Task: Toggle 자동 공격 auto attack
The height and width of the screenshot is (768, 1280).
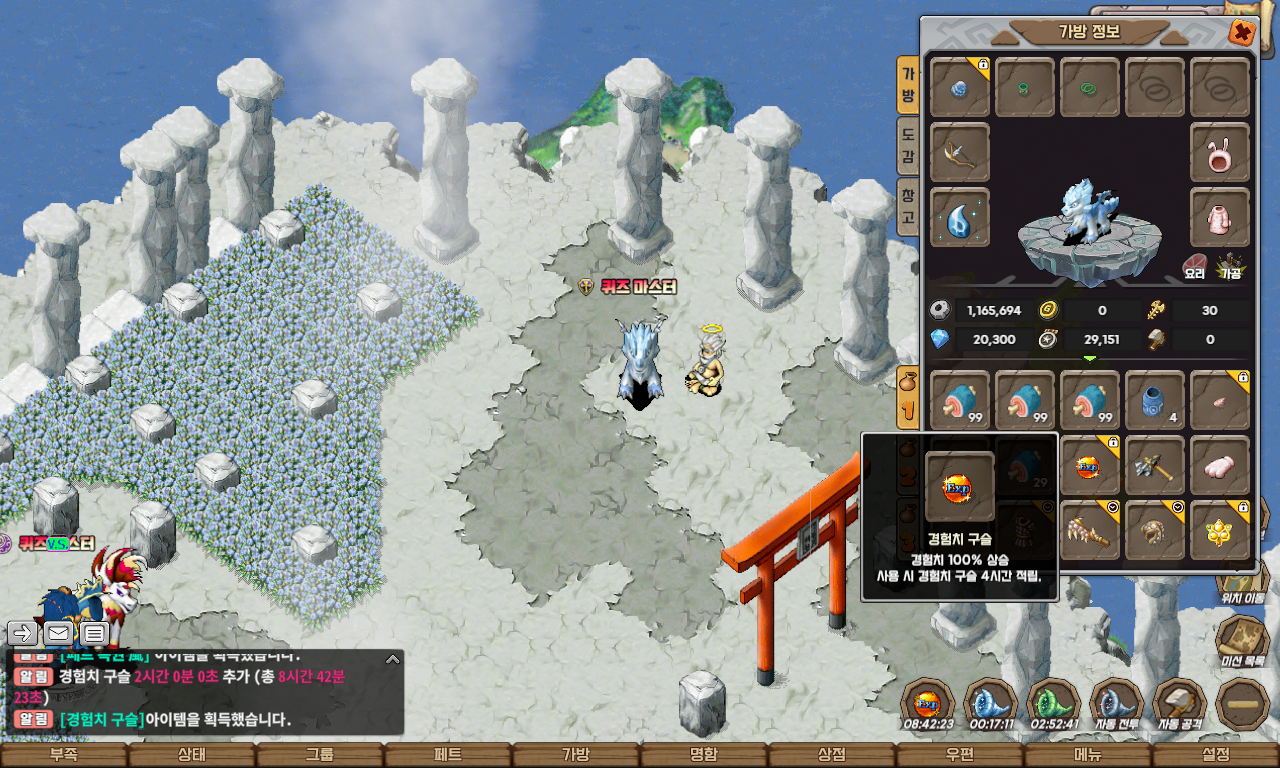Action: 1180,705
